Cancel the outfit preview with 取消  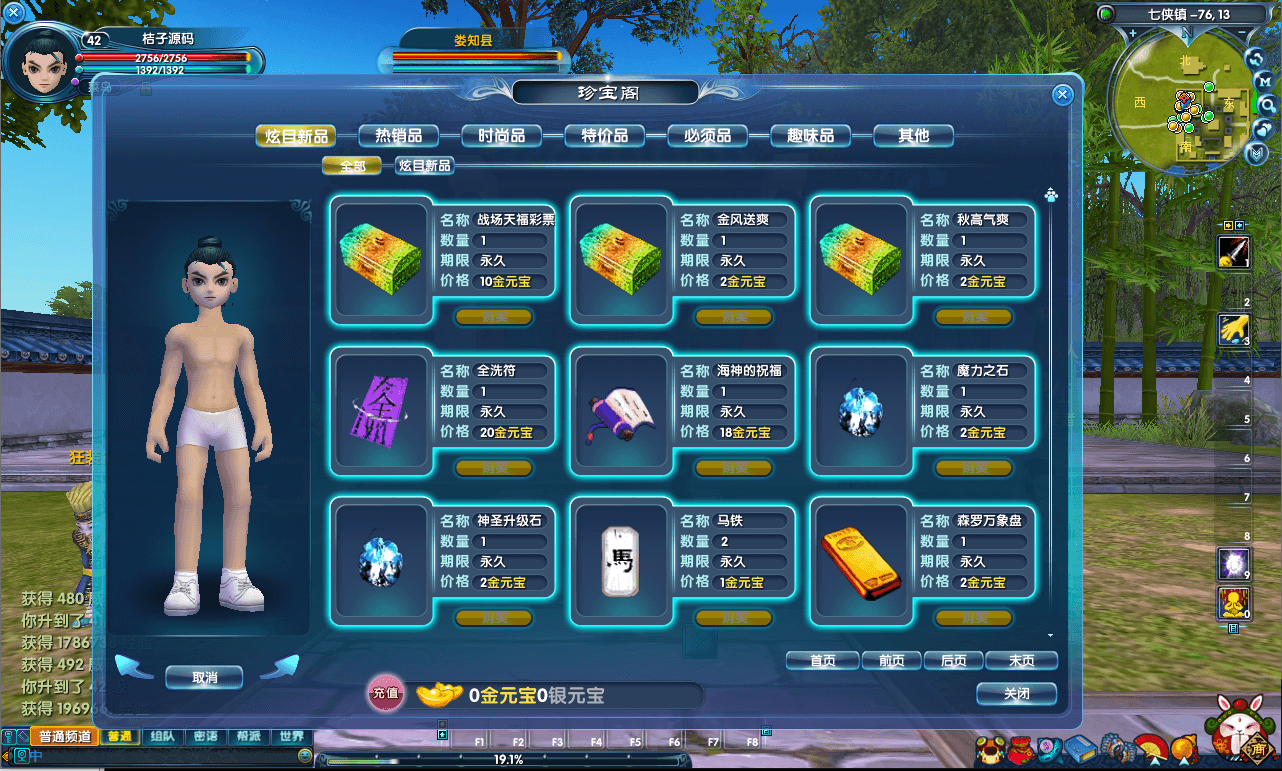pyautogui.click(x=204, y=677)
